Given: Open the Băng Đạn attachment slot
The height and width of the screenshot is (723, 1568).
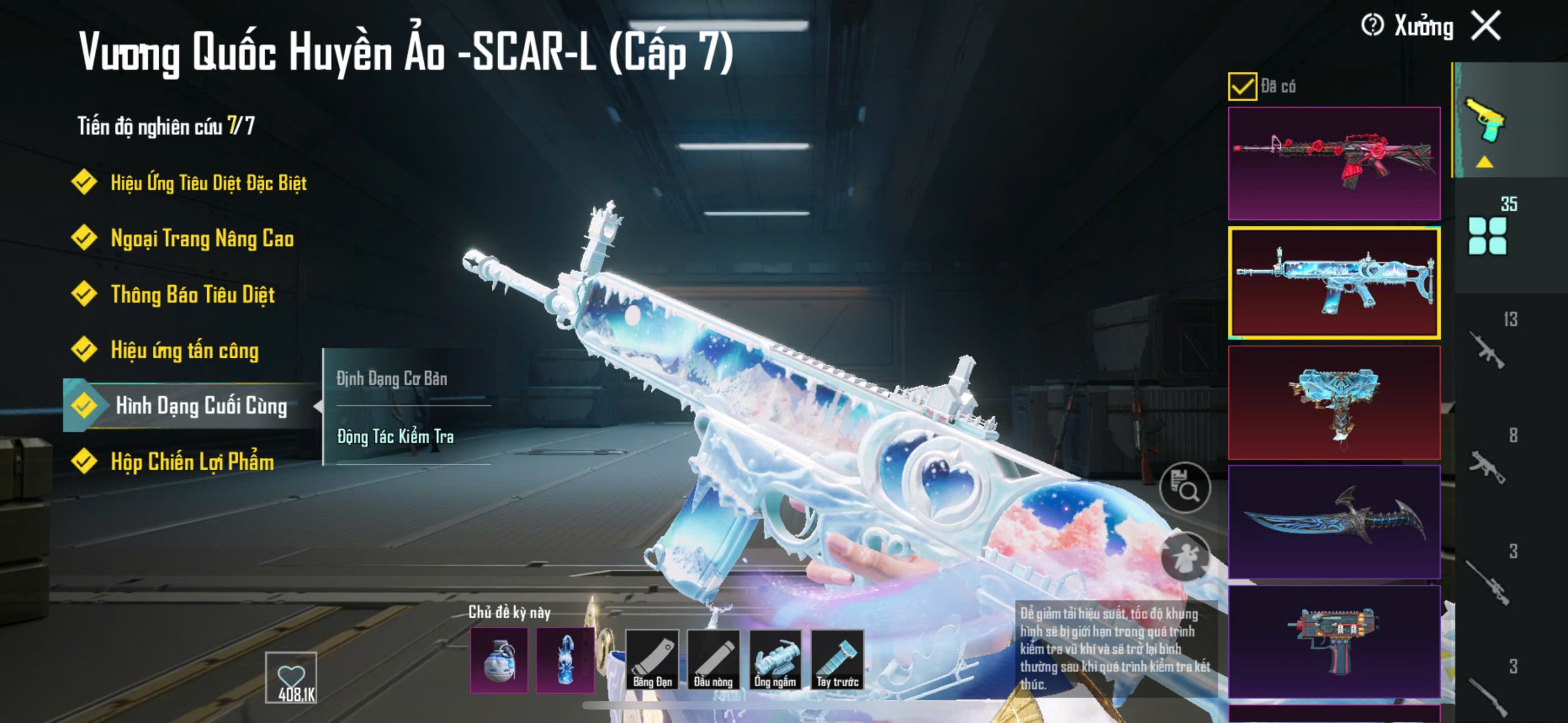Looking at the screenshot, I should 652,660.
